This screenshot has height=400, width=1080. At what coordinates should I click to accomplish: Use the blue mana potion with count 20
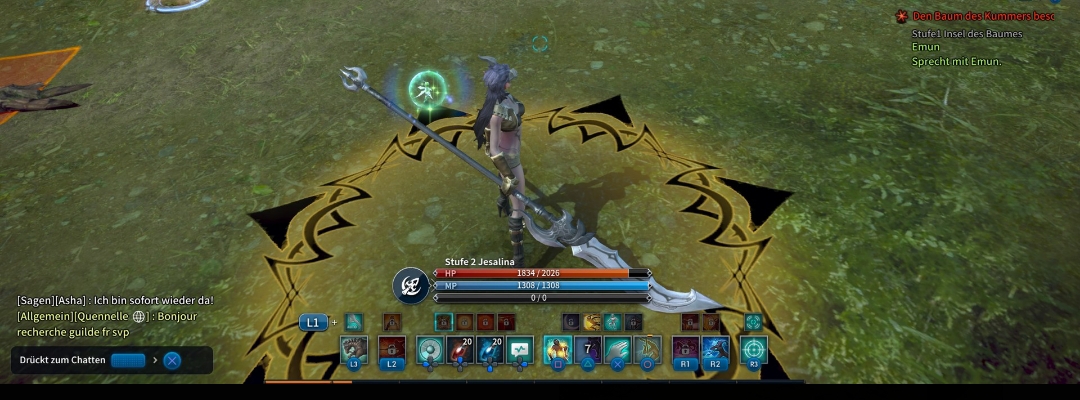[x=490, y=349]
